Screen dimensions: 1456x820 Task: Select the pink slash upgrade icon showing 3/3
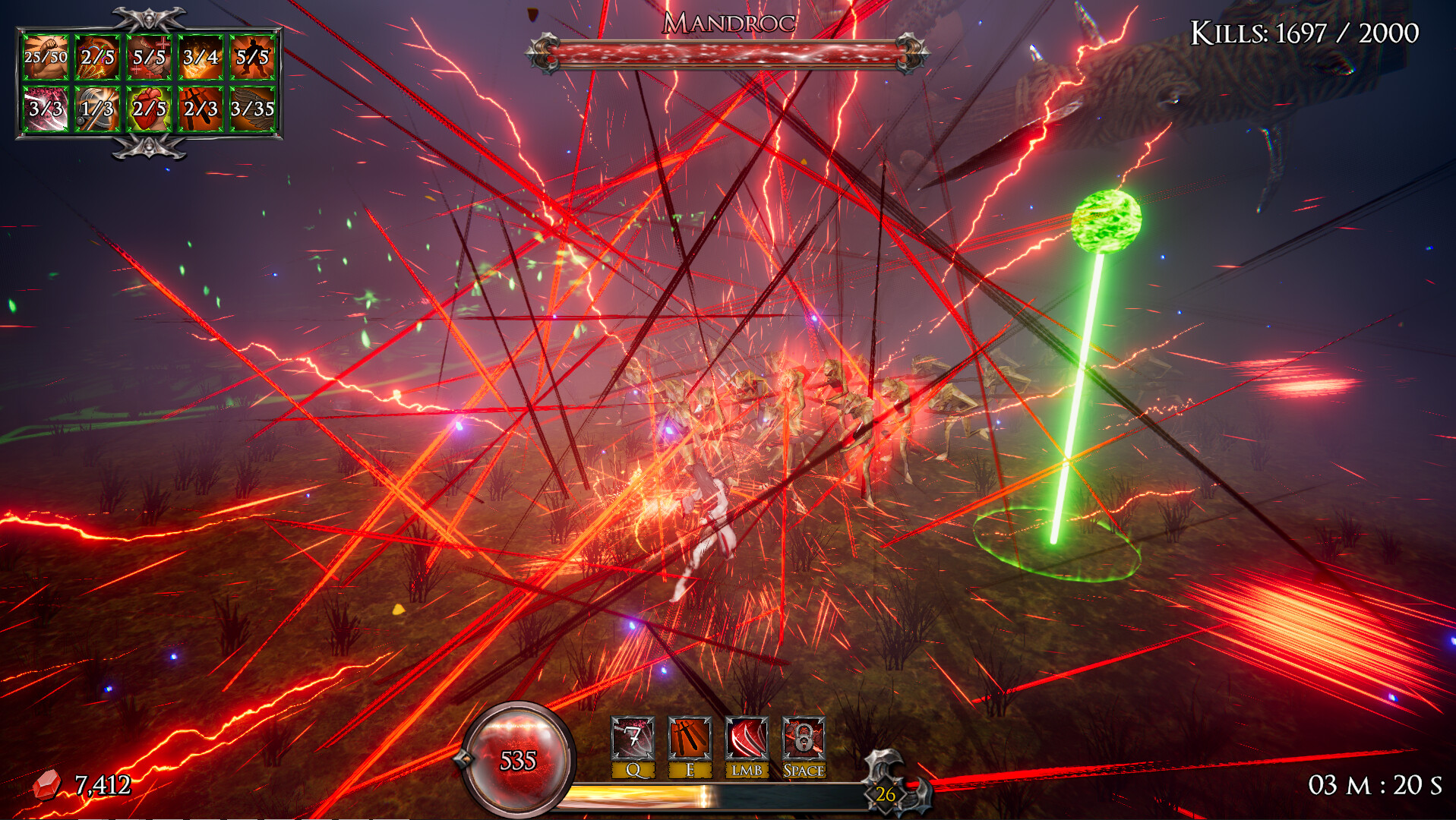(46, 109)
